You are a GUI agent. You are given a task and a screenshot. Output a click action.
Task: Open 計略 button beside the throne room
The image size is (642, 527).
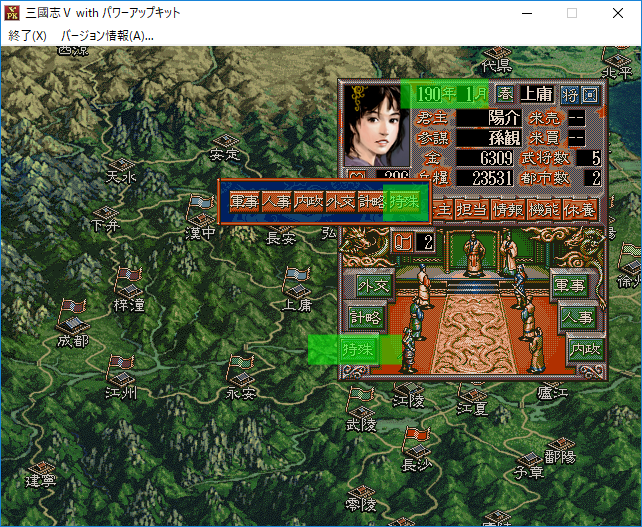click(x=364, y=317)
